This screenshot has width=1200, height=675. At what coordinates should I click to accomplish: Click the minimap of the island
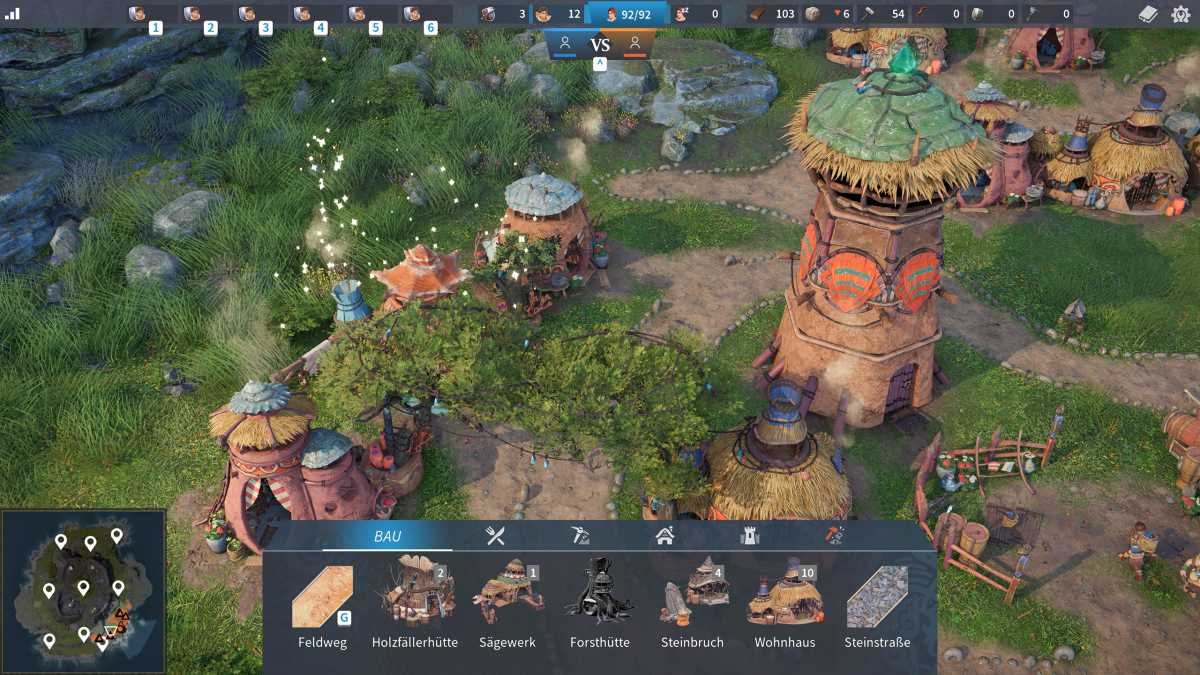(x=84, y=592)
